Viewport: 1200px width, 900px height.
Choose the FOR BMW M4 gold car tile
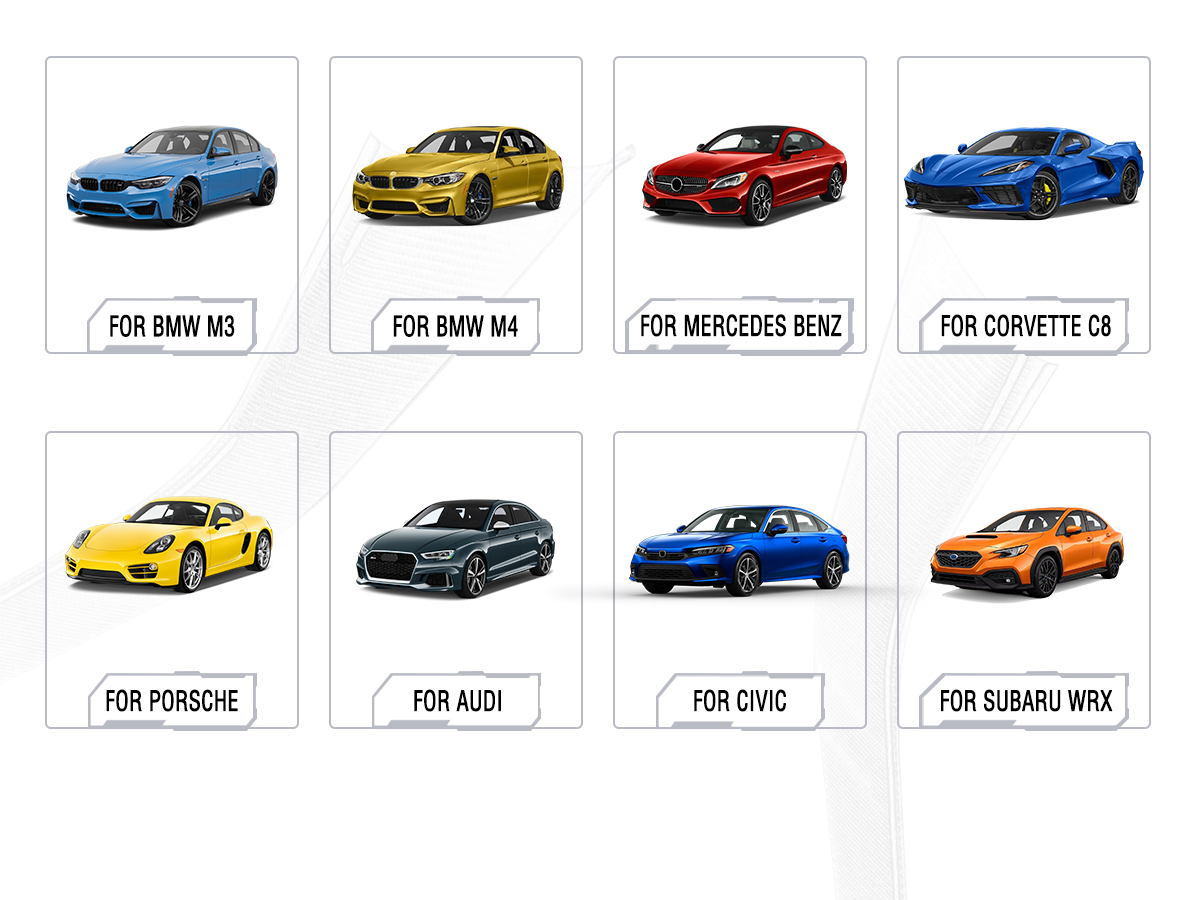456,205
